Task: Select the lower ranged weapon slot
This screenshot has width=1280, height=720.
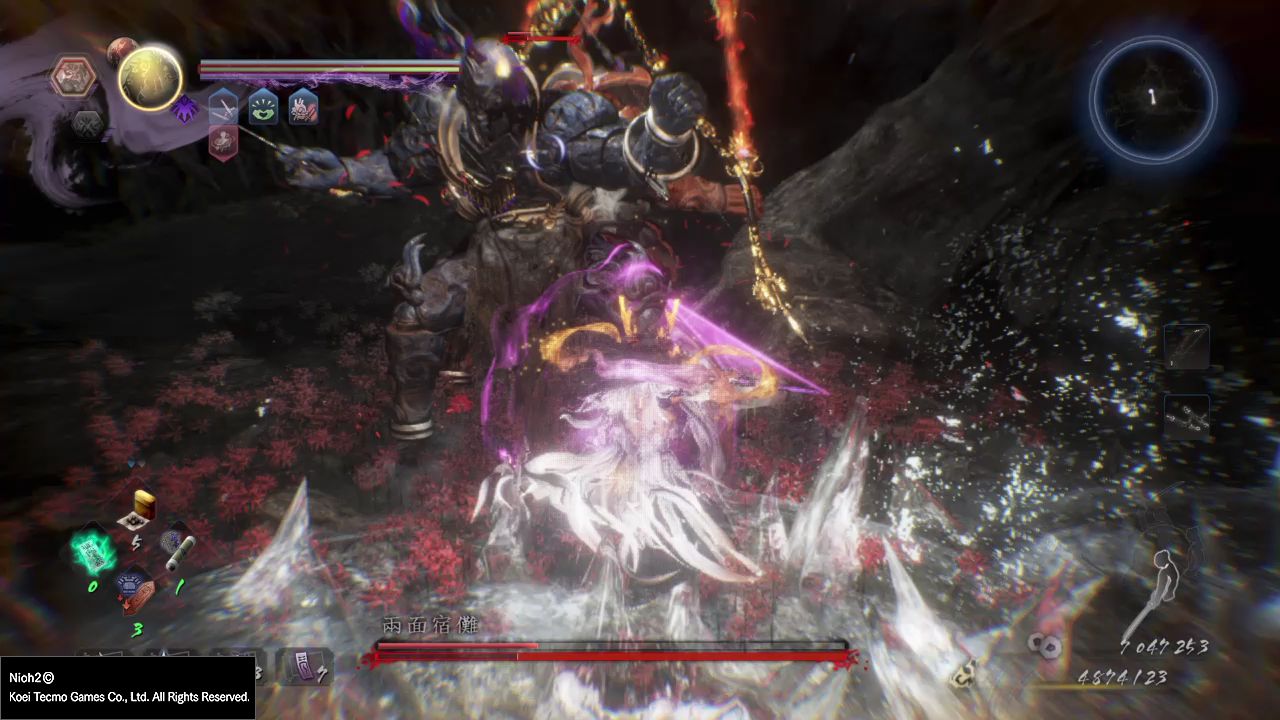Action: pyautogui.click(x=1187, y=416)
